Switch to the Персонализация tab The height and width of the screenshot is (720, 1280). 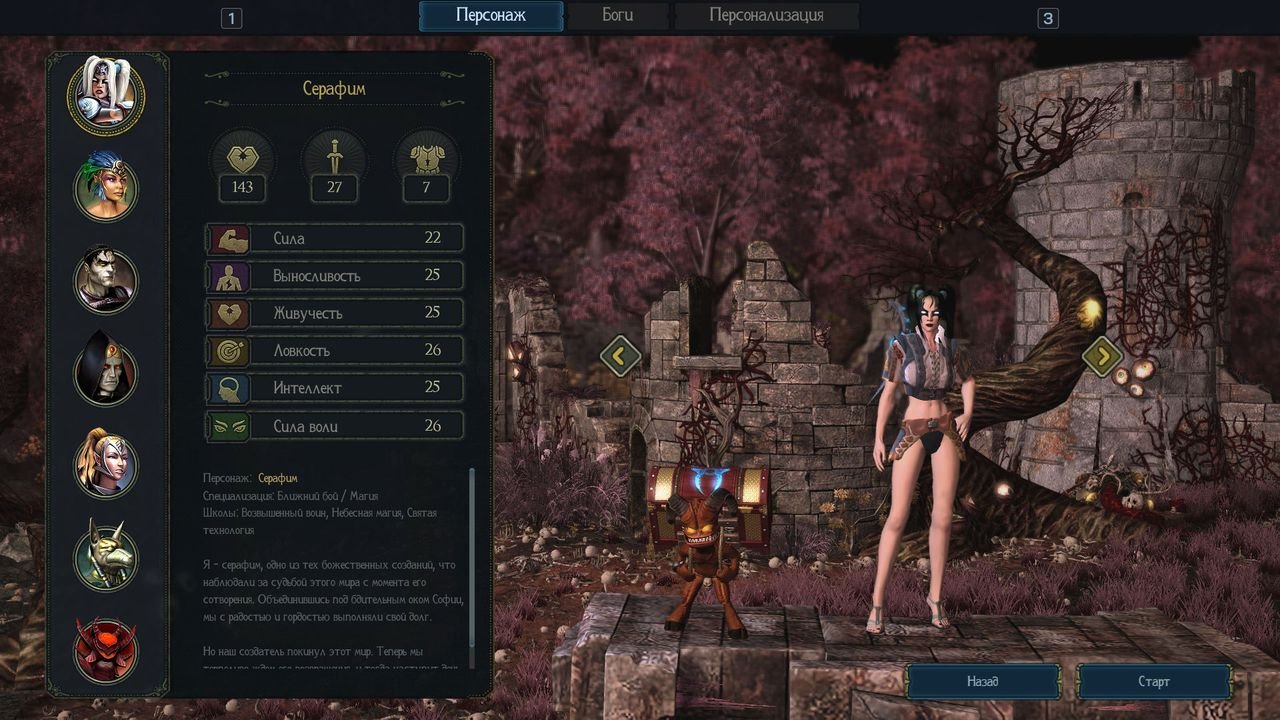click(766, 16)
